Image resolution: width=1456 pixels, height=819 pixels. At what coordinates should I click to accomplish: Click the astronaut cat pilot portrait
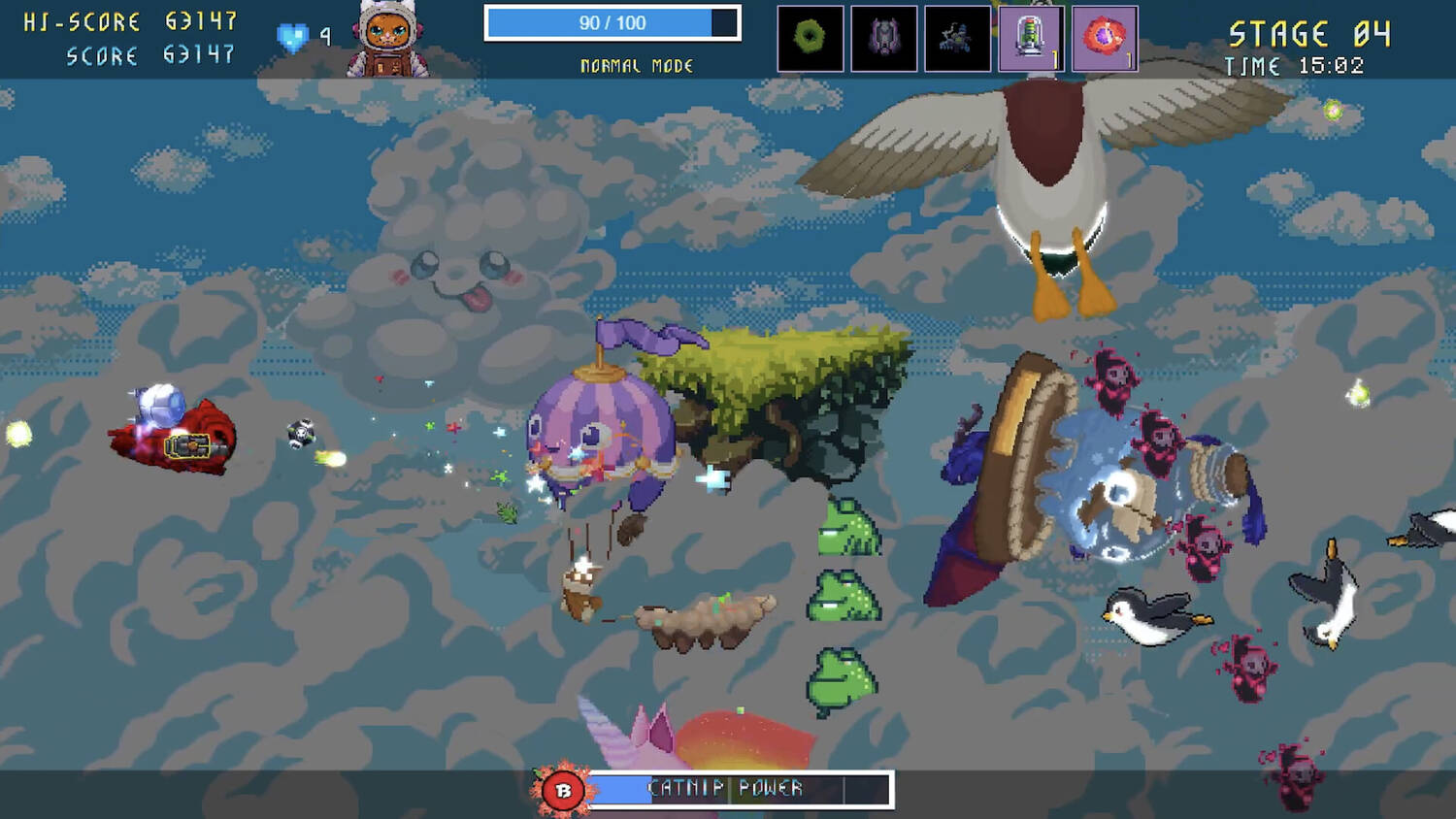click(x=388, y=39)
